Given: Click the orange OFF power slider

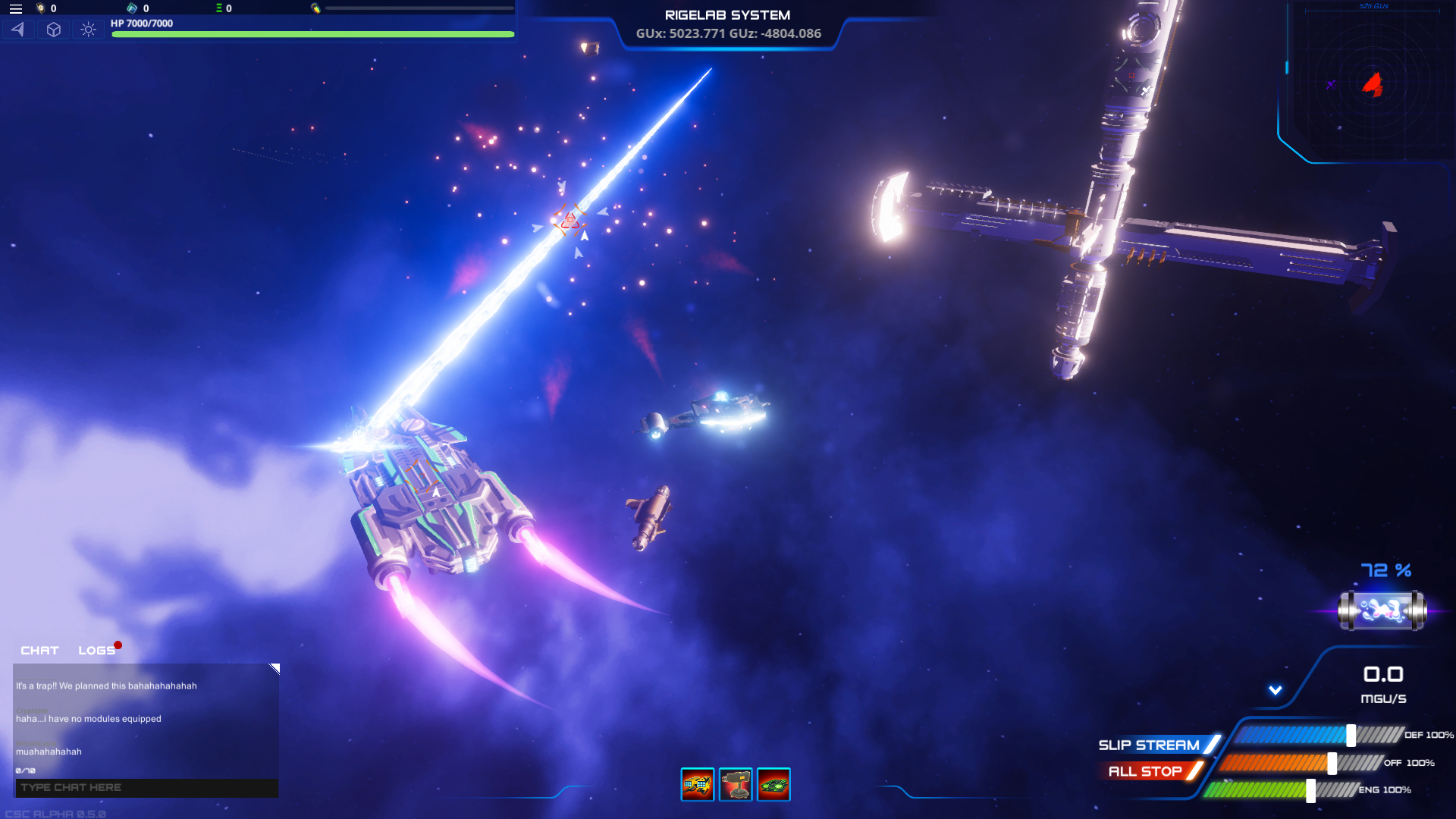Looking at the screenshot, I should [1332, 763].
